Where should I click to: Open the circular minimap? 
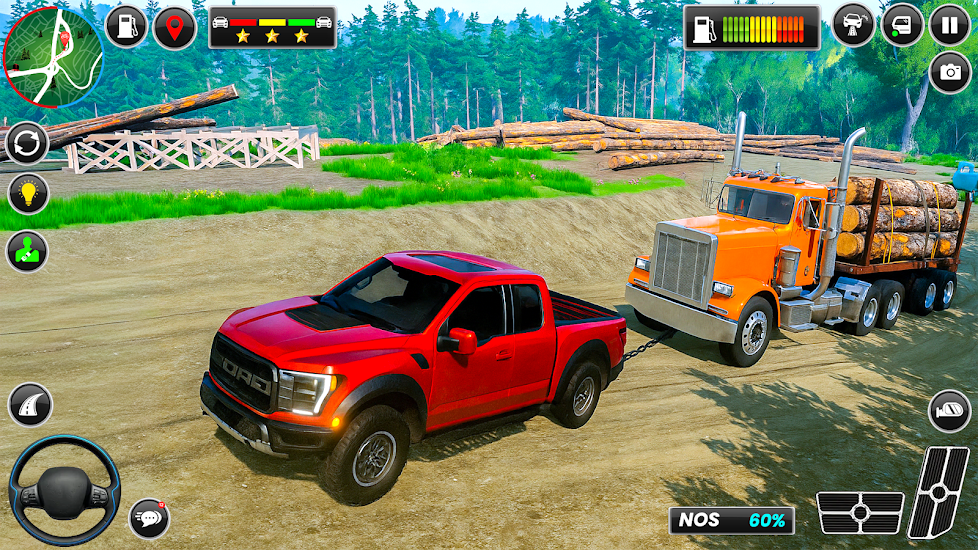[x=52, y=56]
